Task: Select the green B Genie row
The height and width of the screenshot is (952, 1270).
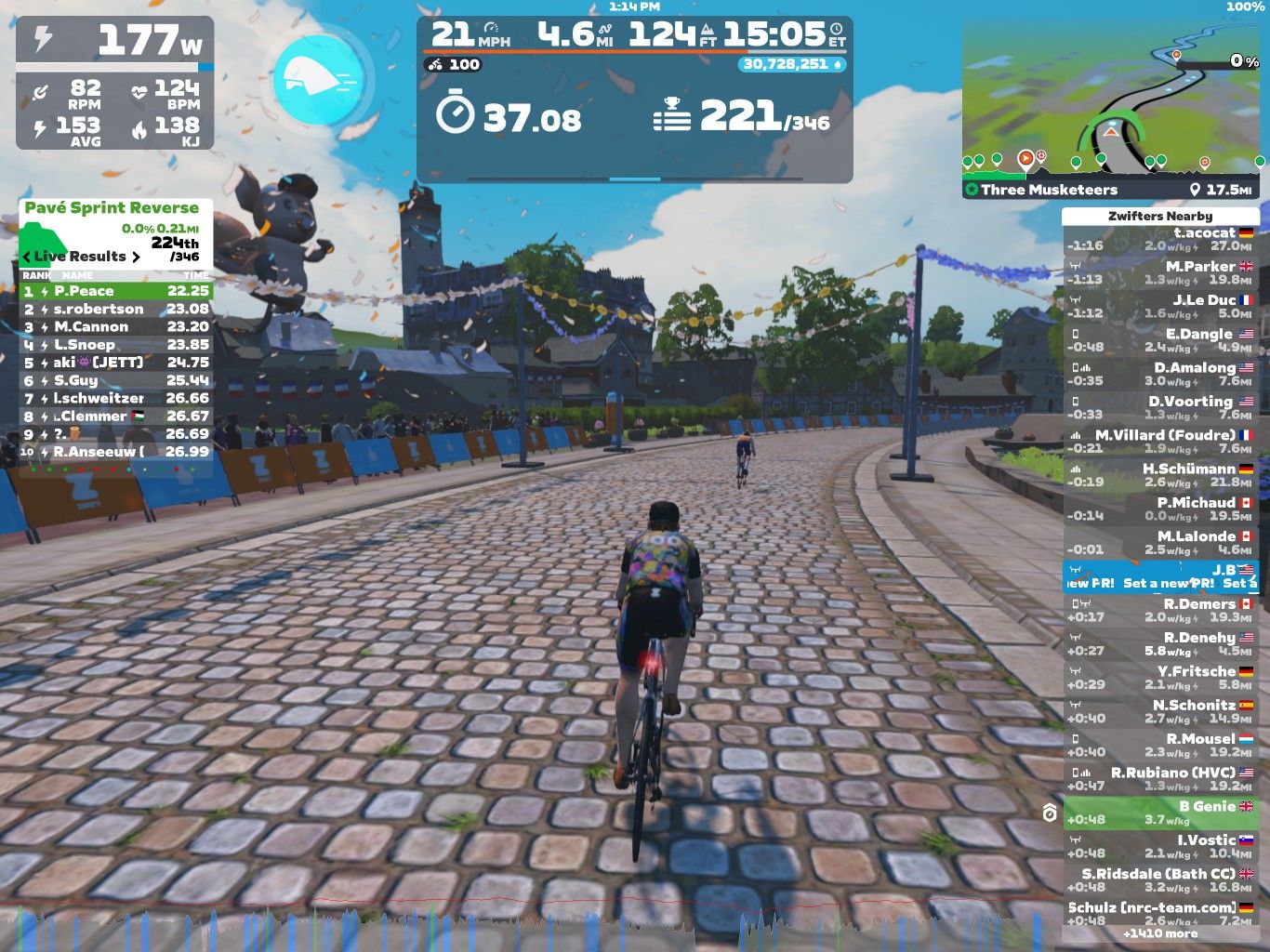Action: [1160, 813]
